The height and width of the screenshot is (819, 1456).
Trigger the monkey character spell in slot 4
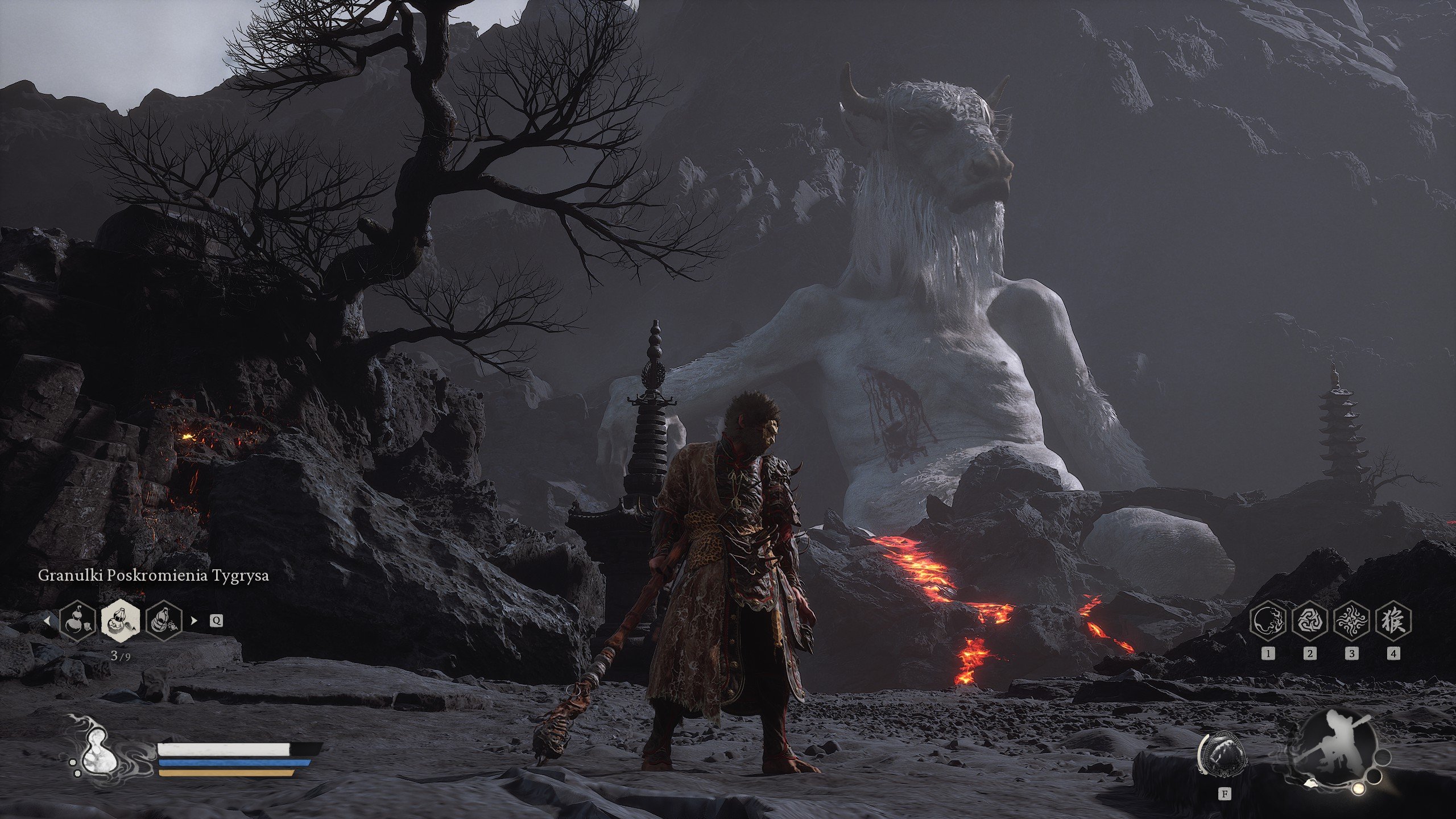point(1393,620)
